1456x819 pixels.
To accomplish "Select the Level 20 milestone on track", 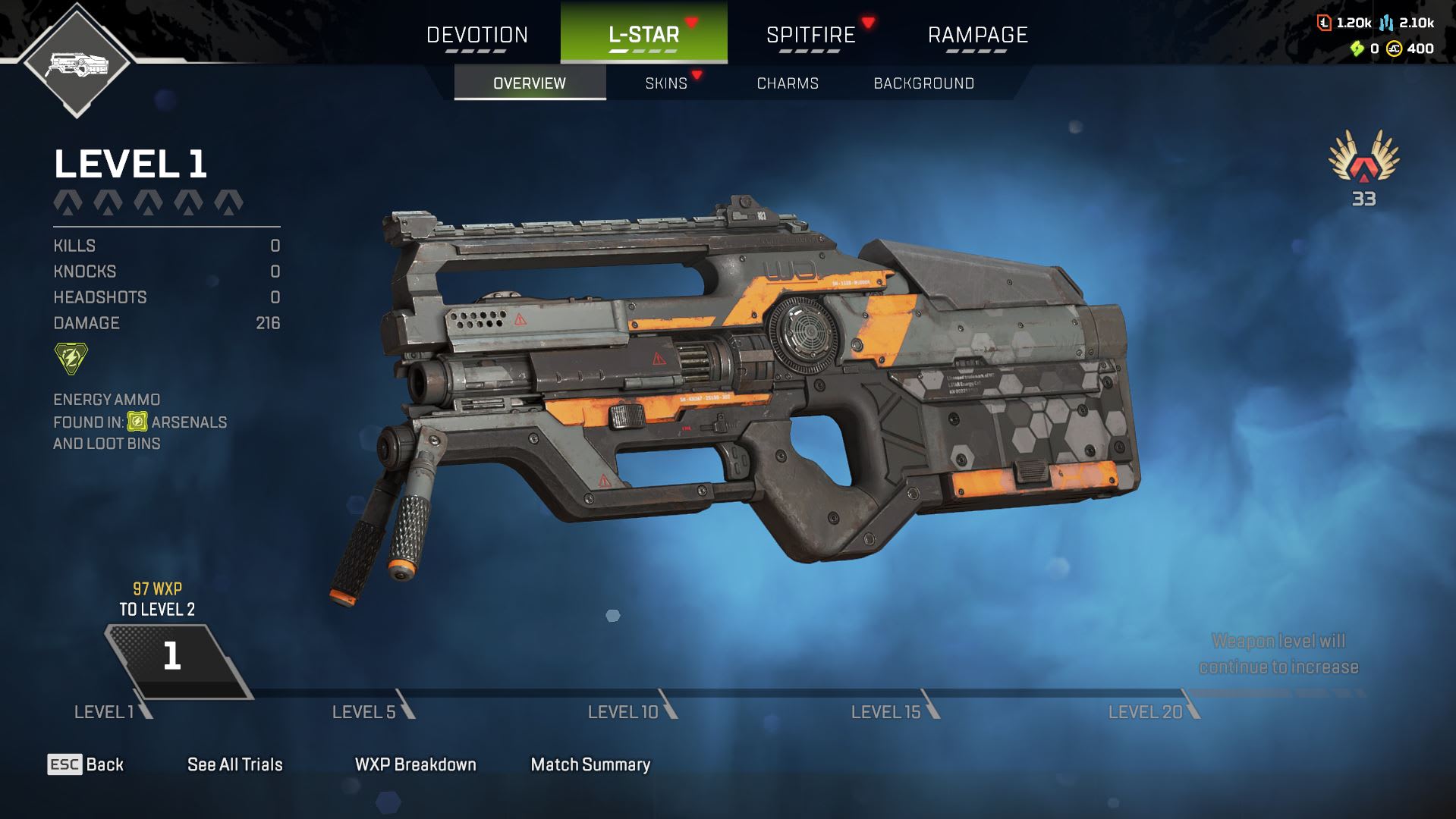I will (x=1146, y=712).
